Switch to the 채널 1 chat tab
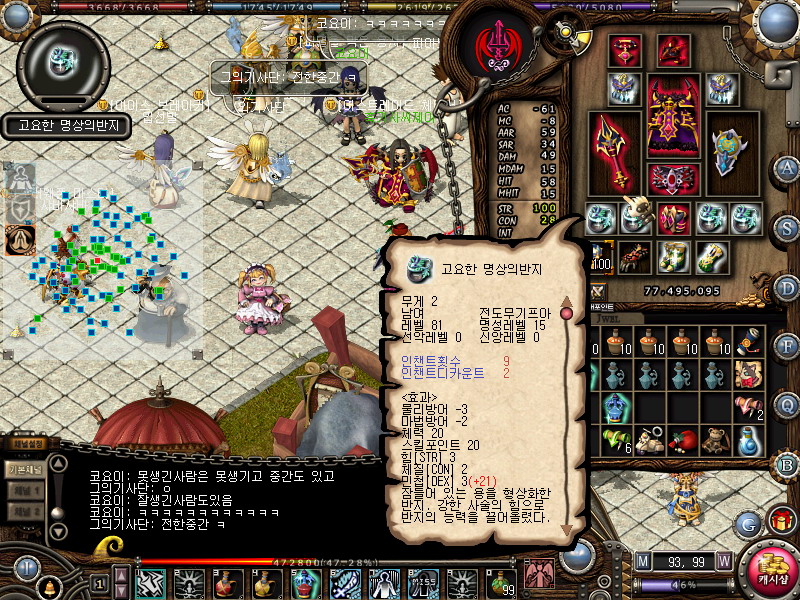The width and height of the screenshot is (800, 600). pos(24,492)
